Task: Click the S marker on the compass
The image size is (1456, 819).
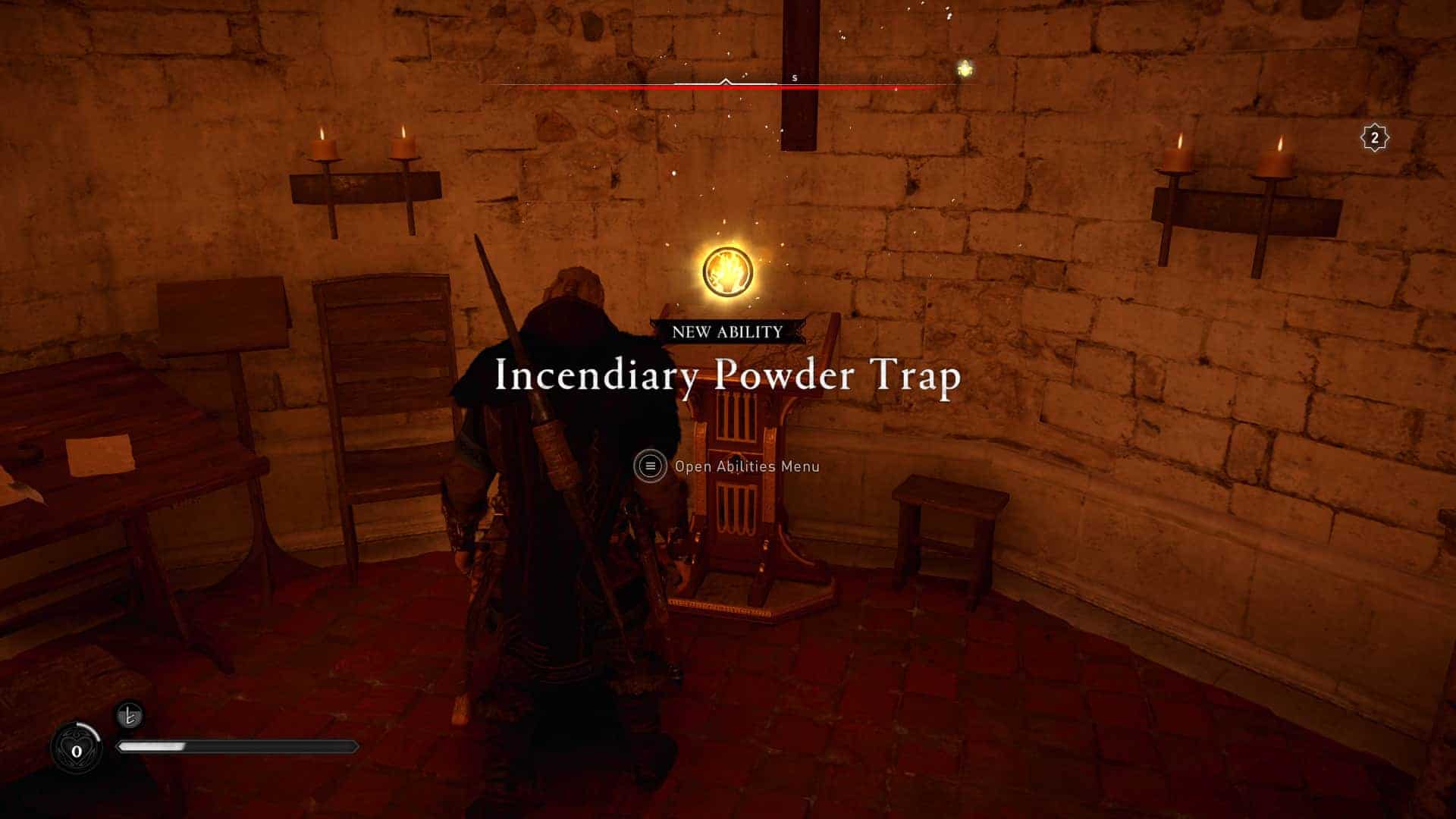Action: [793, 77]
